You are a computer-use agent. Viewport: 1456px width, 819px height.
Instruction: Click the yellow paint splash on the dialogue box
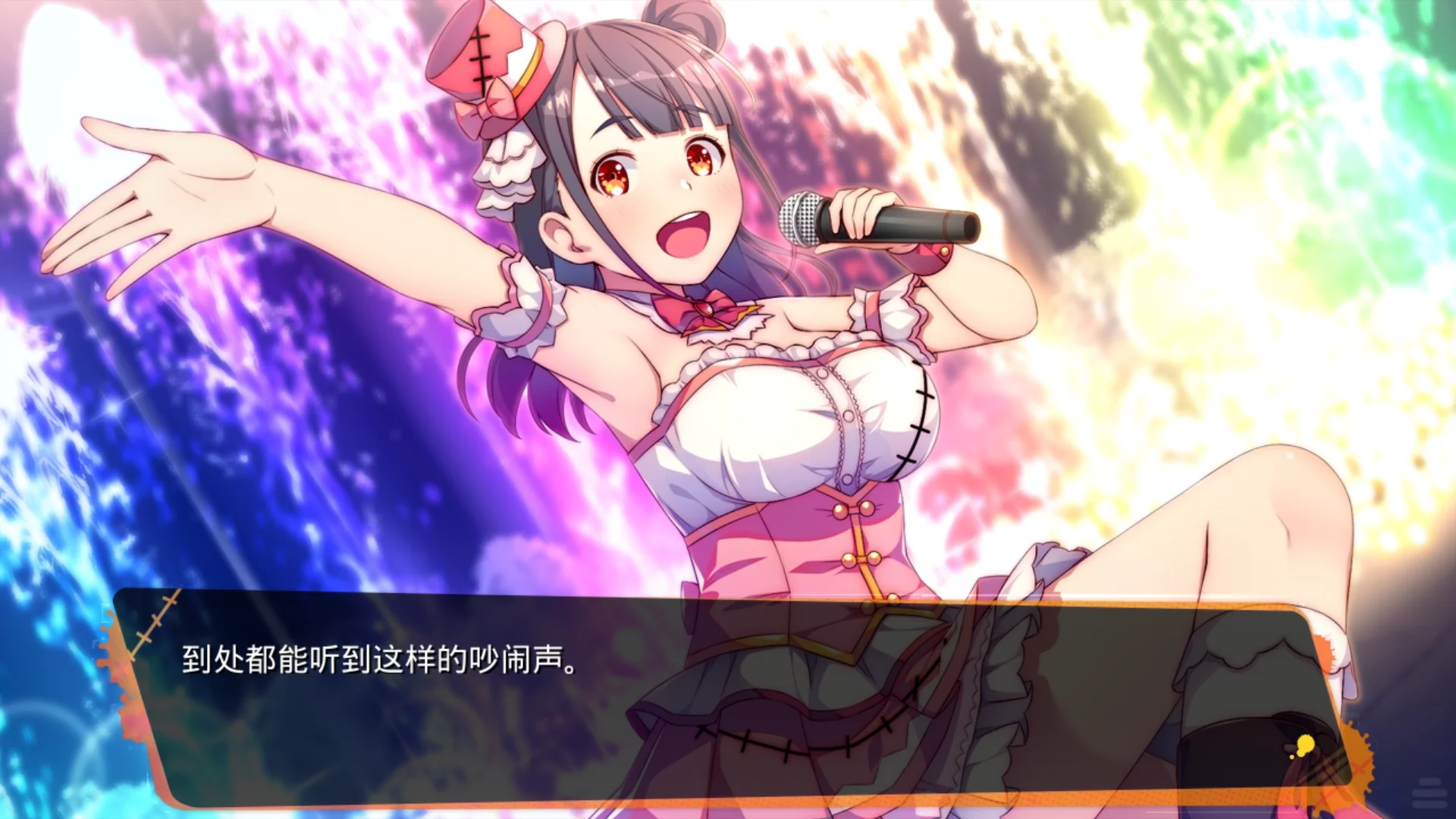(1305, 745)
